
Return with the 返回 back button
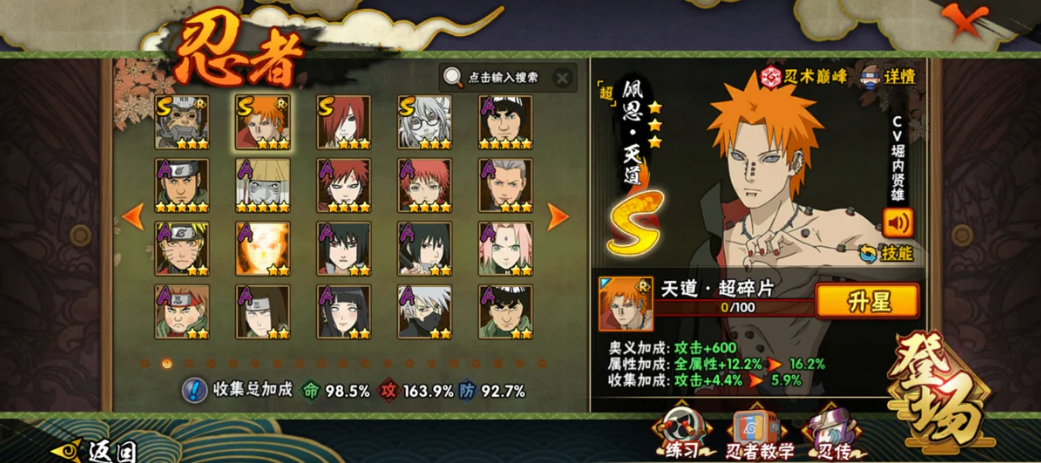95,451
